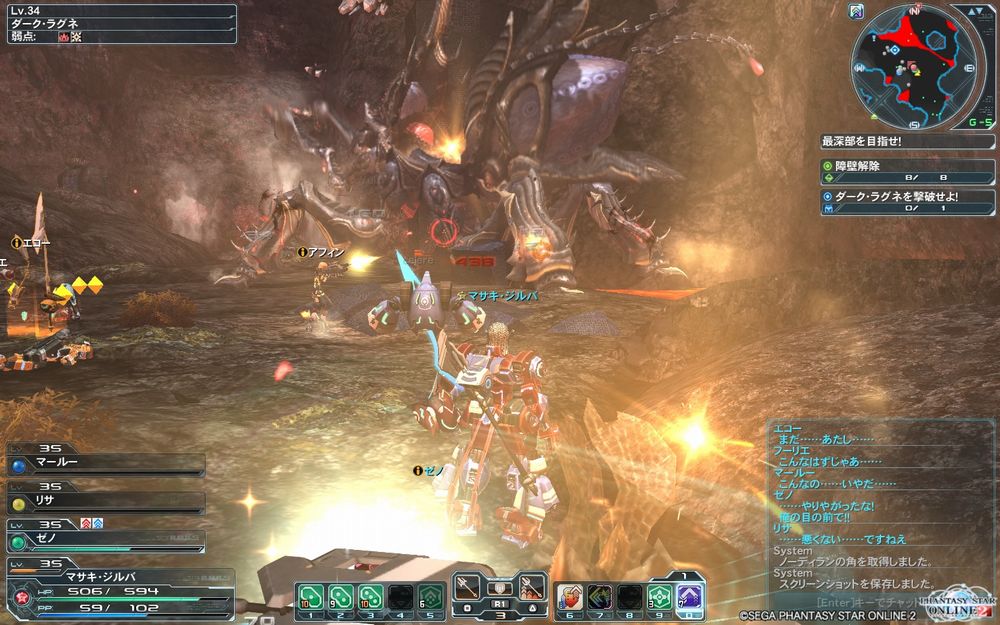Select the right spear photon art slot
The image size is (1000, 625).
click(x=532, y=587)
